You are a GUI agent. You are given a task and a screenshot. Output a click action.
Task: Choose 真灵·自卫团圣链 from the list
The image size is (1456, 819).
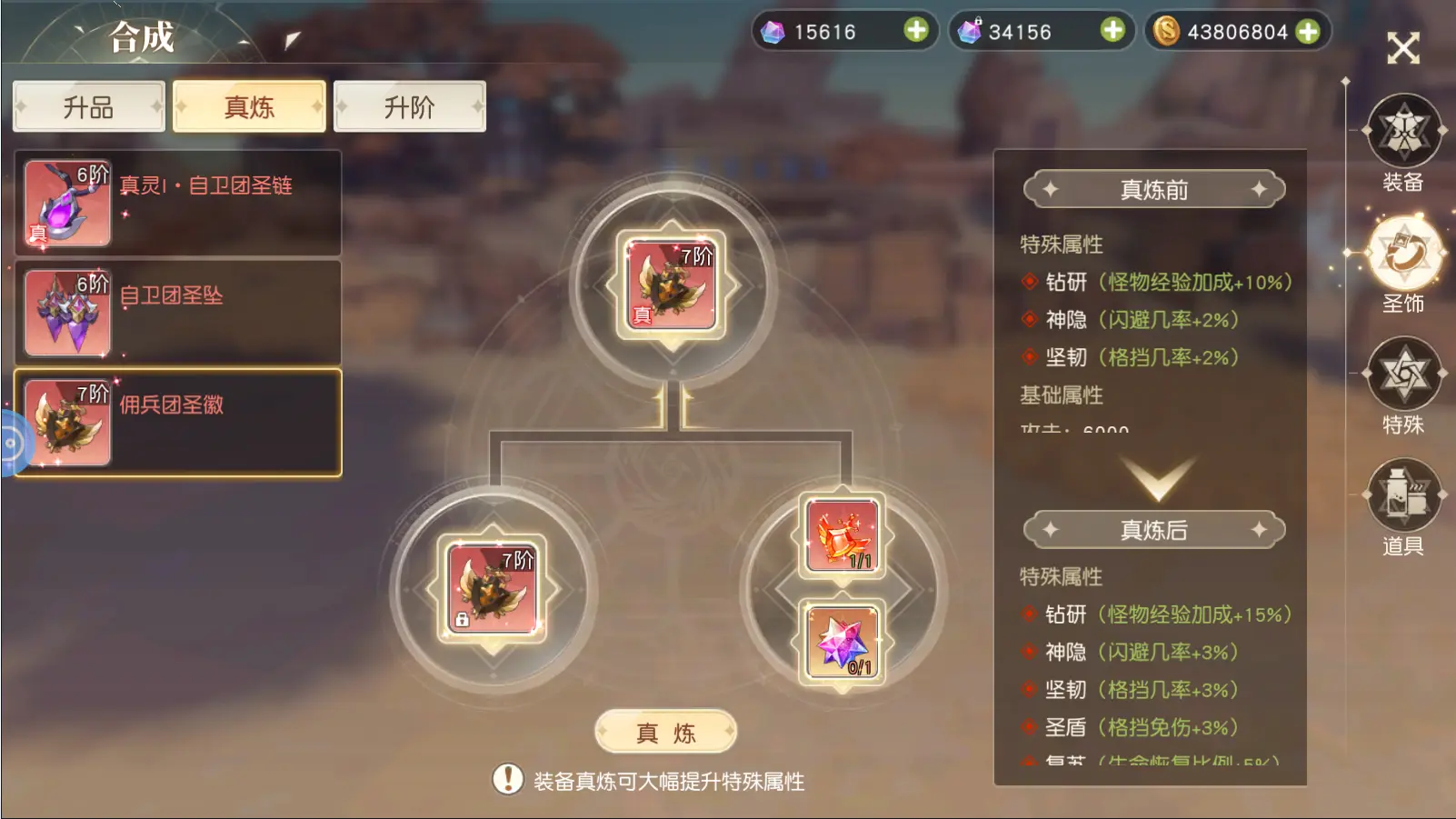(178, 204)
